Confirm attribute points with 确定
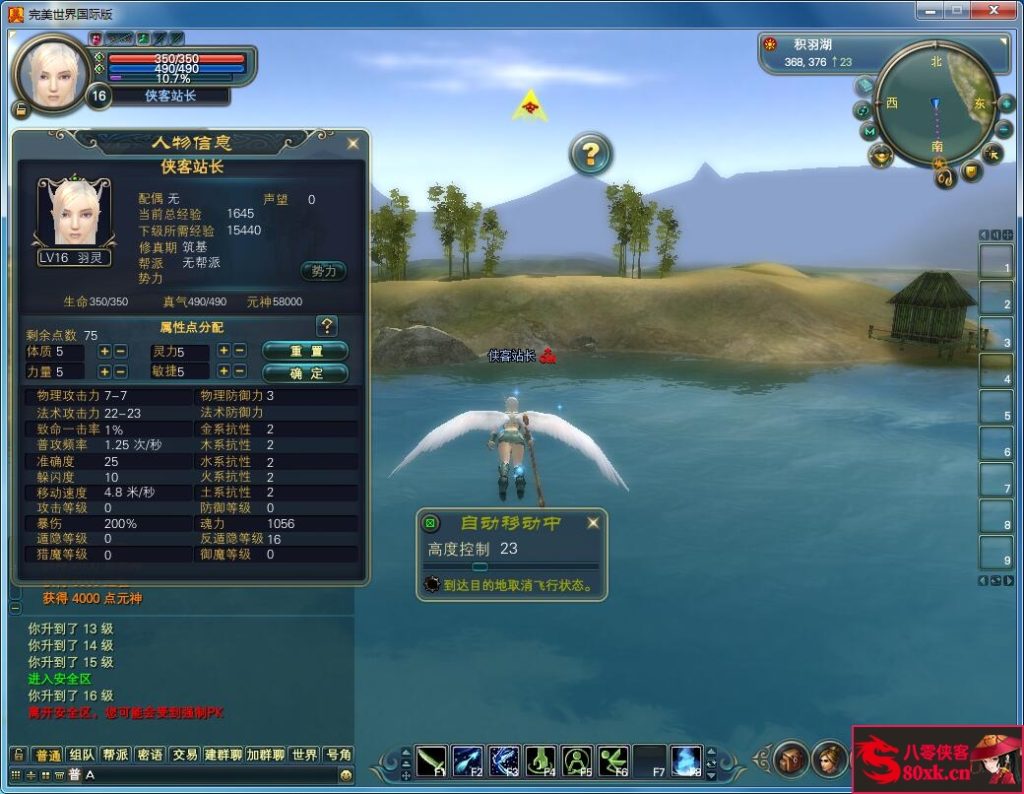Viewport: 1024px width, 794px height. coord(305,373)
